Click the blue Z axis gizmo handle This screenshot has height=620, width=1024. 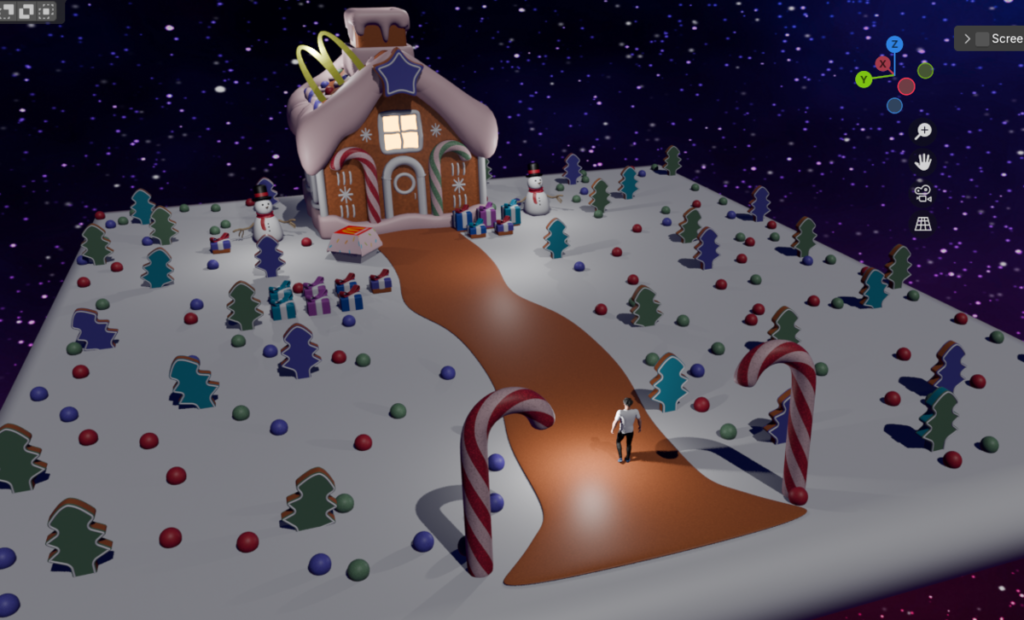point(894,45)
